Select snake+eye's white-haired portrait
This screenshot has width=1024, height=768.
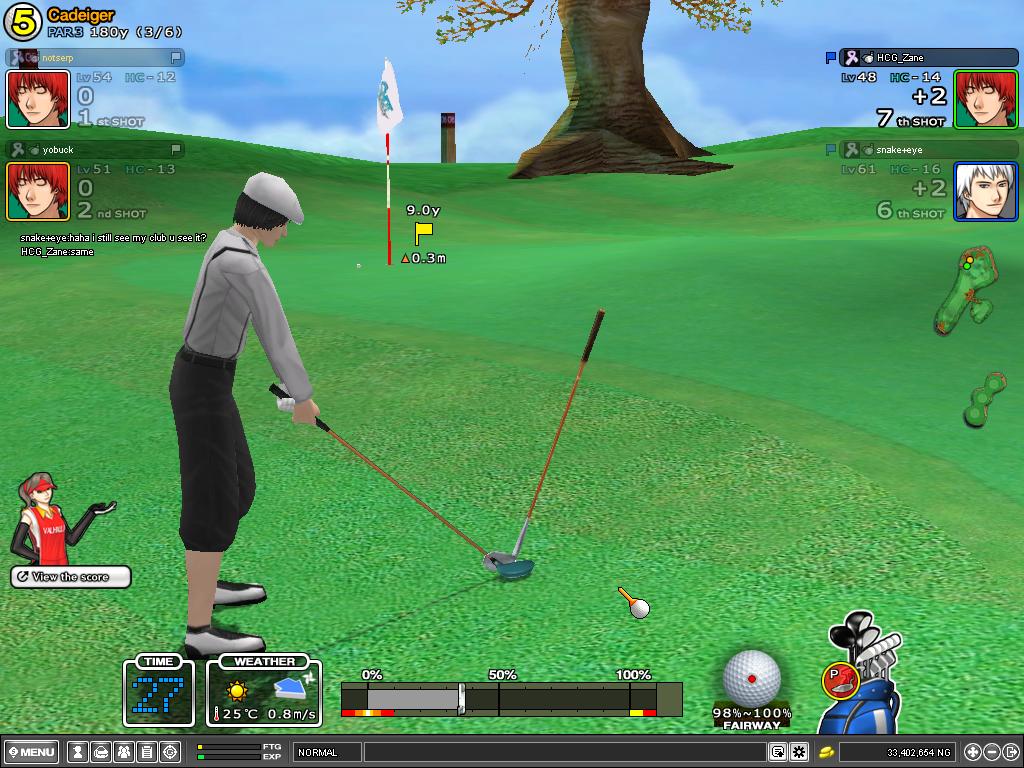tap(985, 191)
